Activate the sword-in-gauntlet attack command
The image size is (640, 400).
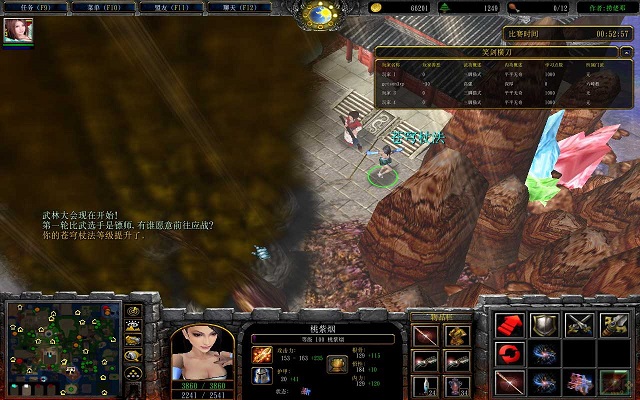[x=612, y=324]
